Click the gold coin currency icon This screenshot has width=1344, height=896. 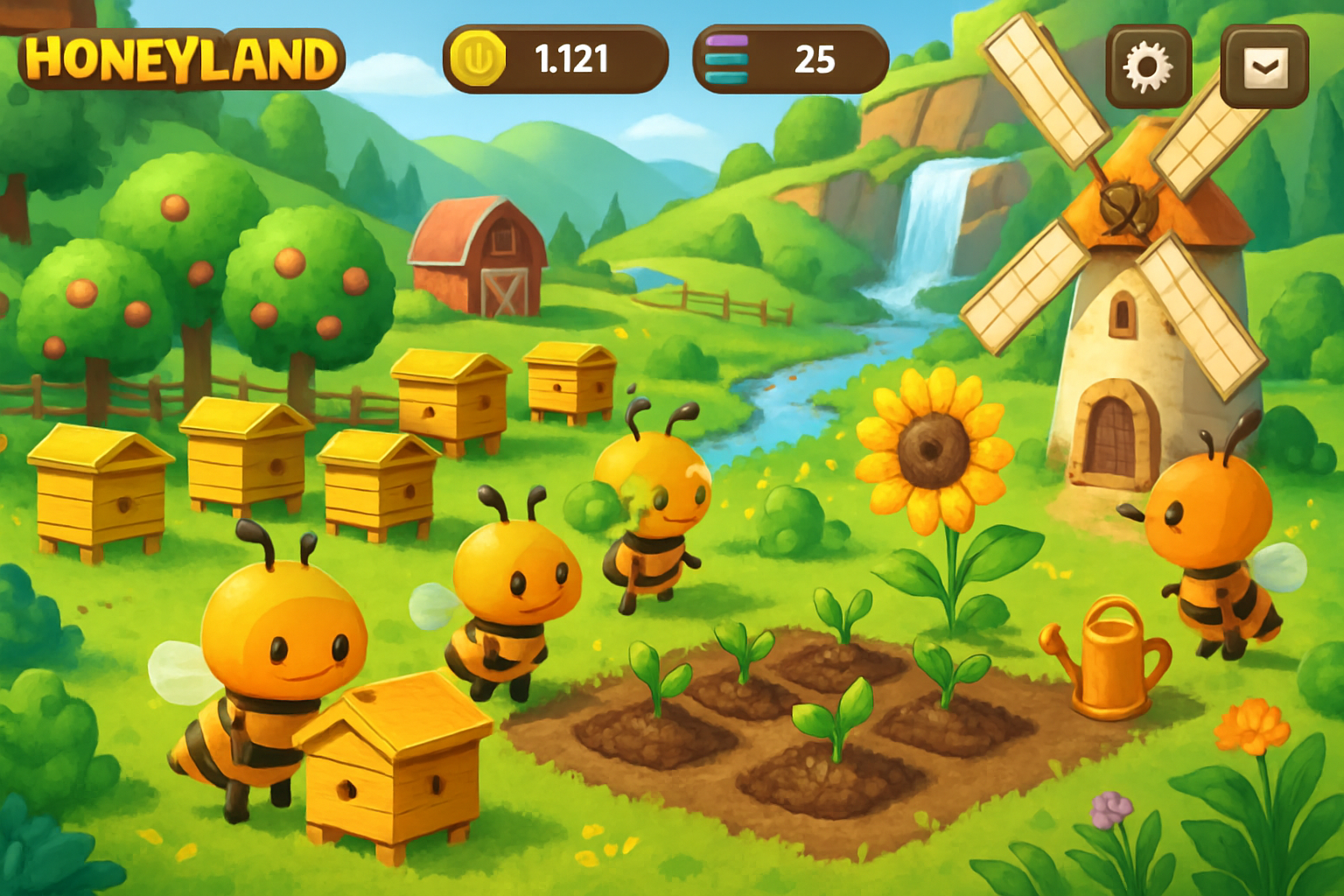click(477, 59)
